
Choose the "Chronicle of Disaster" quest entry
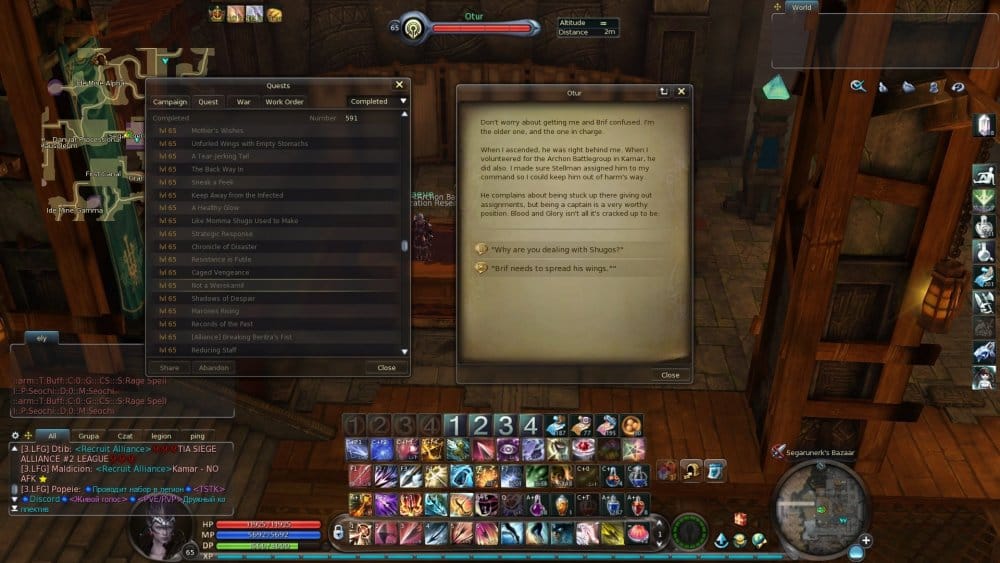click(224, 246)
